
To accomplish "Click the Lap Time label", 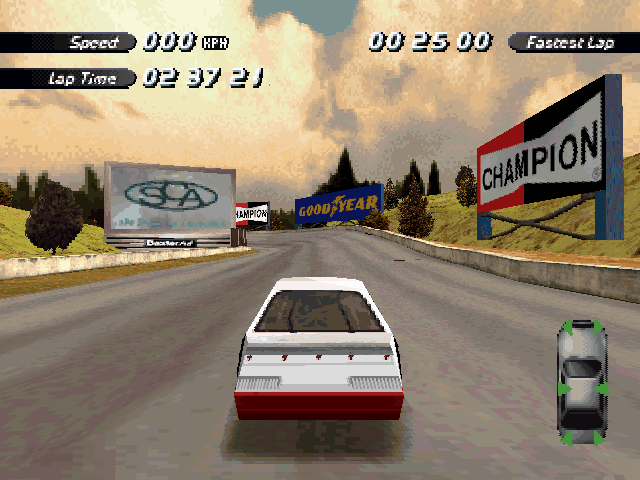I will point(82,78).
